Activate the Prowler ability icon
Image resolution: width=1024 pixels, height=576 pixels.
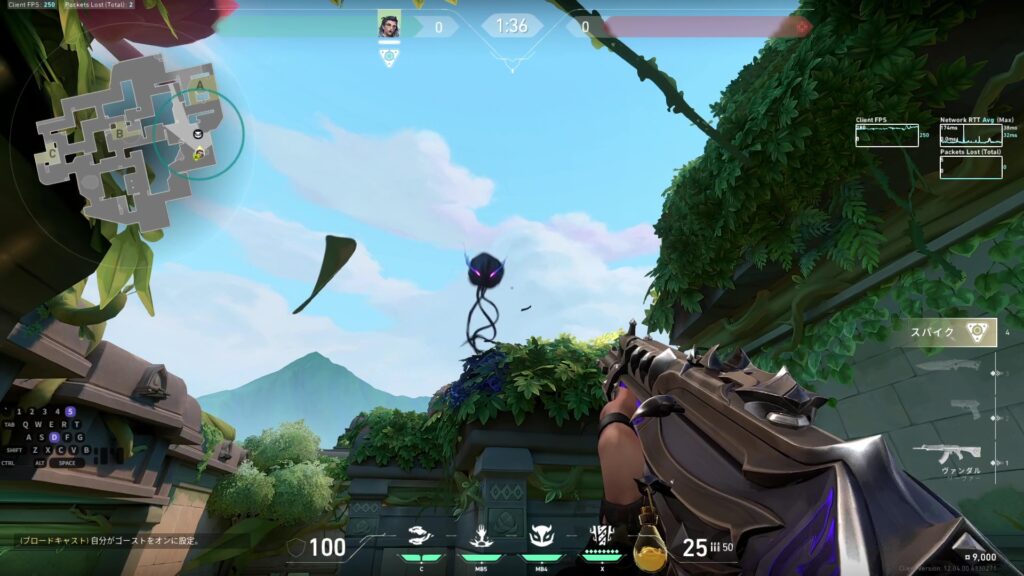(x=421, y=535)
